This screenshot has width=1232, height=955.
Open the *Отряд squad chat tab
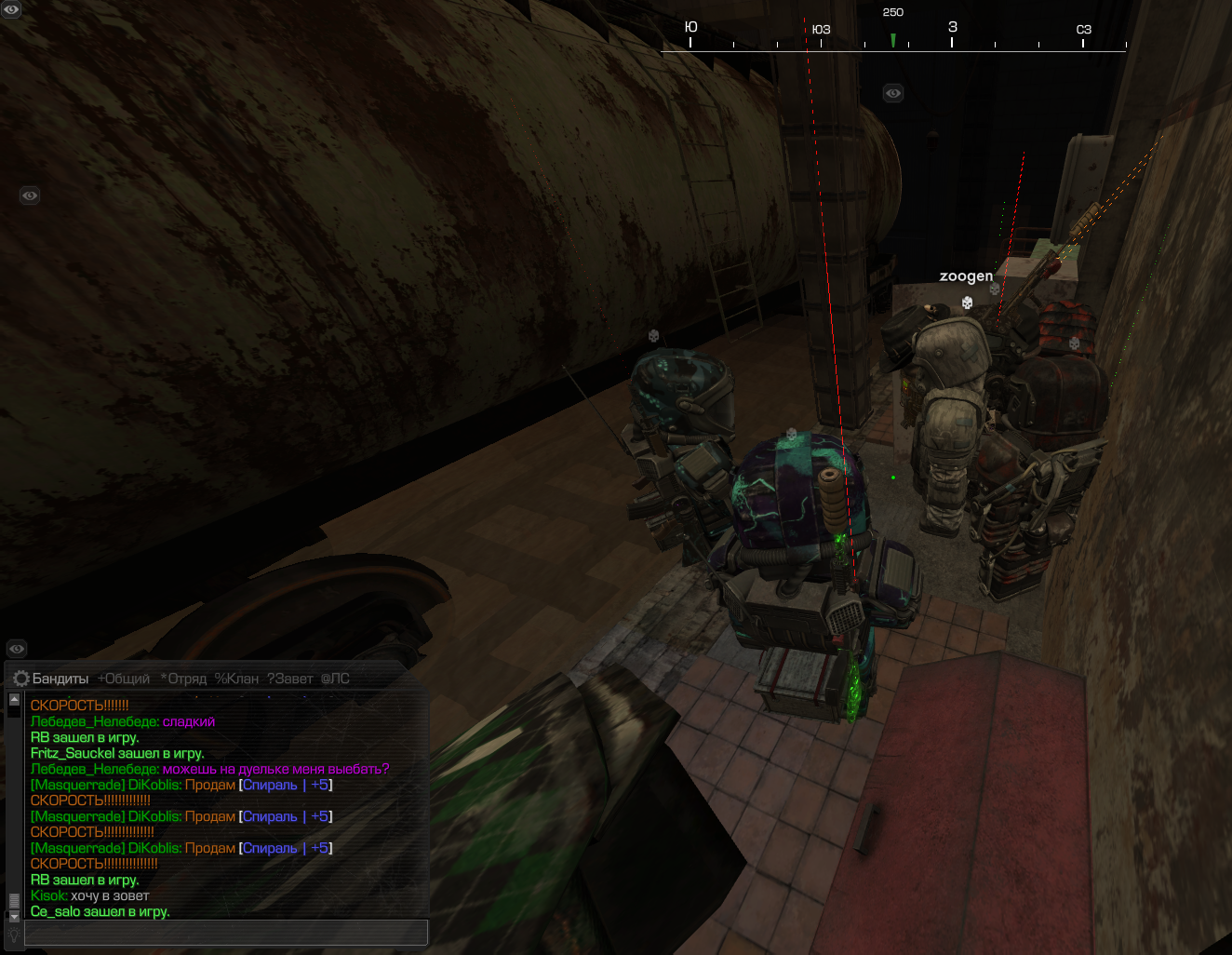pos(183,679)
